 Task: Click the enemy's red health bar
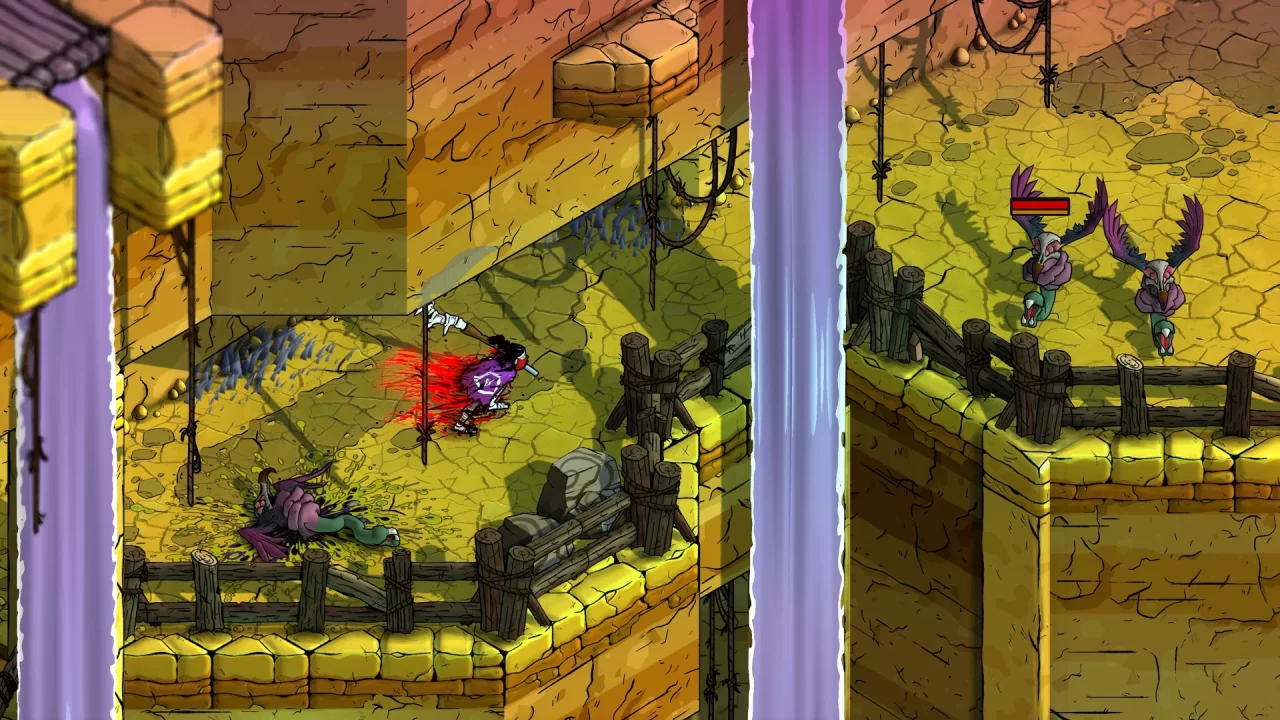pos(1038,207)
